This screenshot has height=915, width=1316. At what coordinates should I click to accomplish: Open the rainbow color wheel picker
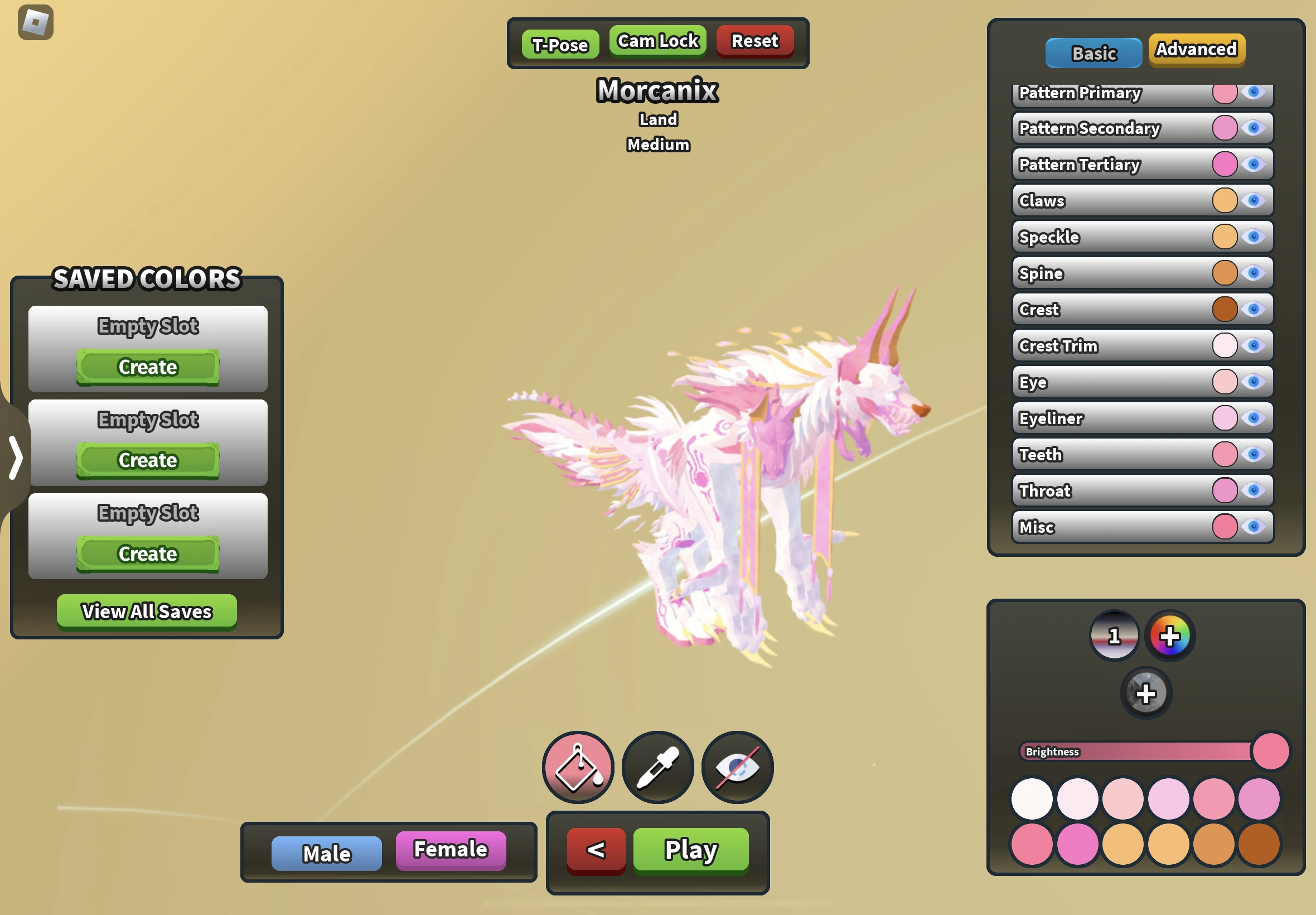(x=1170, y=635)
